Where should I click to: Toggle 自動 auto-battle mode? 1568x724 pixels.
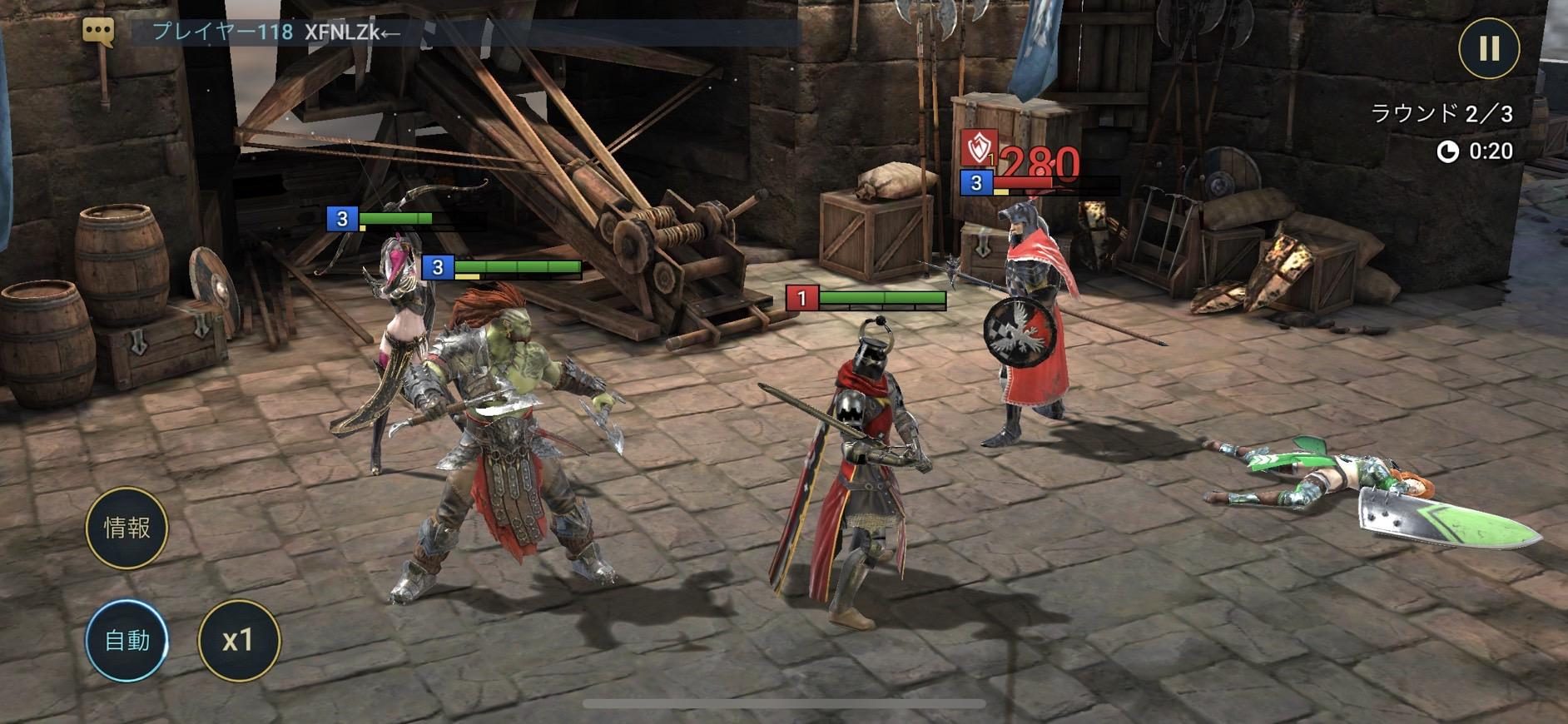127,640
